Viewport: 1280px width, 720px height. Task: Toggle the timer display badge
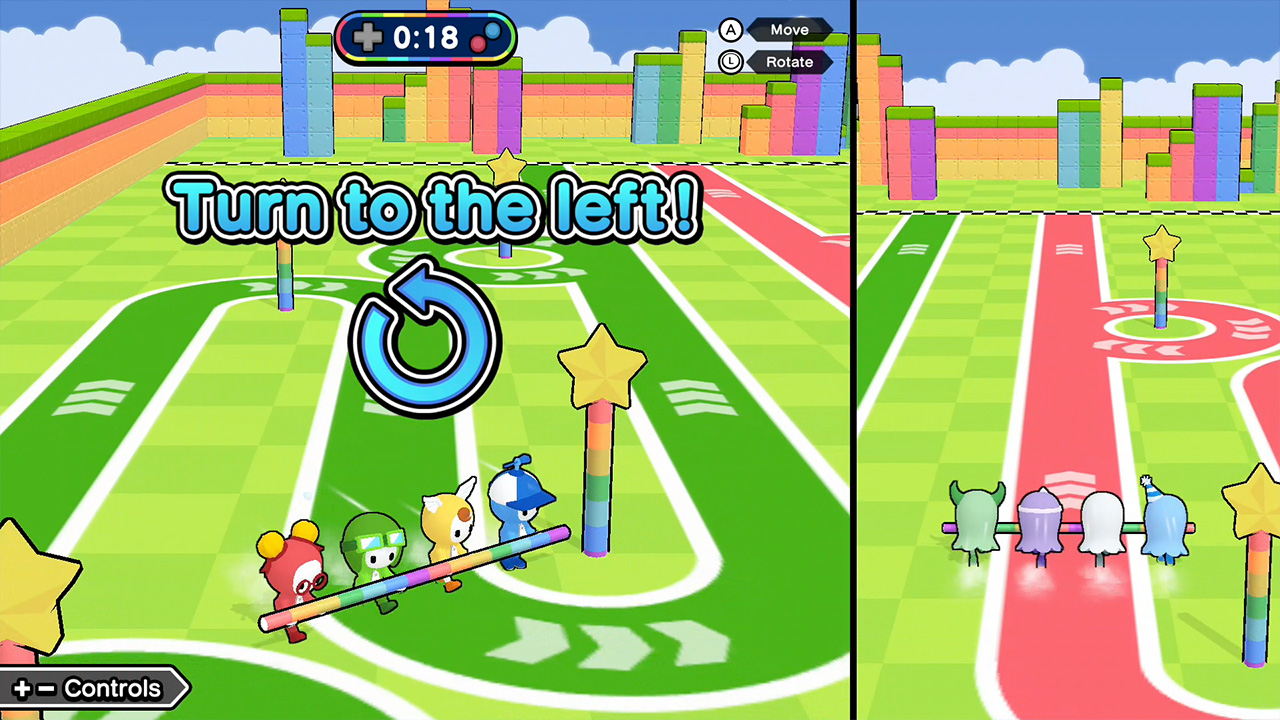[x=426, y=38]
